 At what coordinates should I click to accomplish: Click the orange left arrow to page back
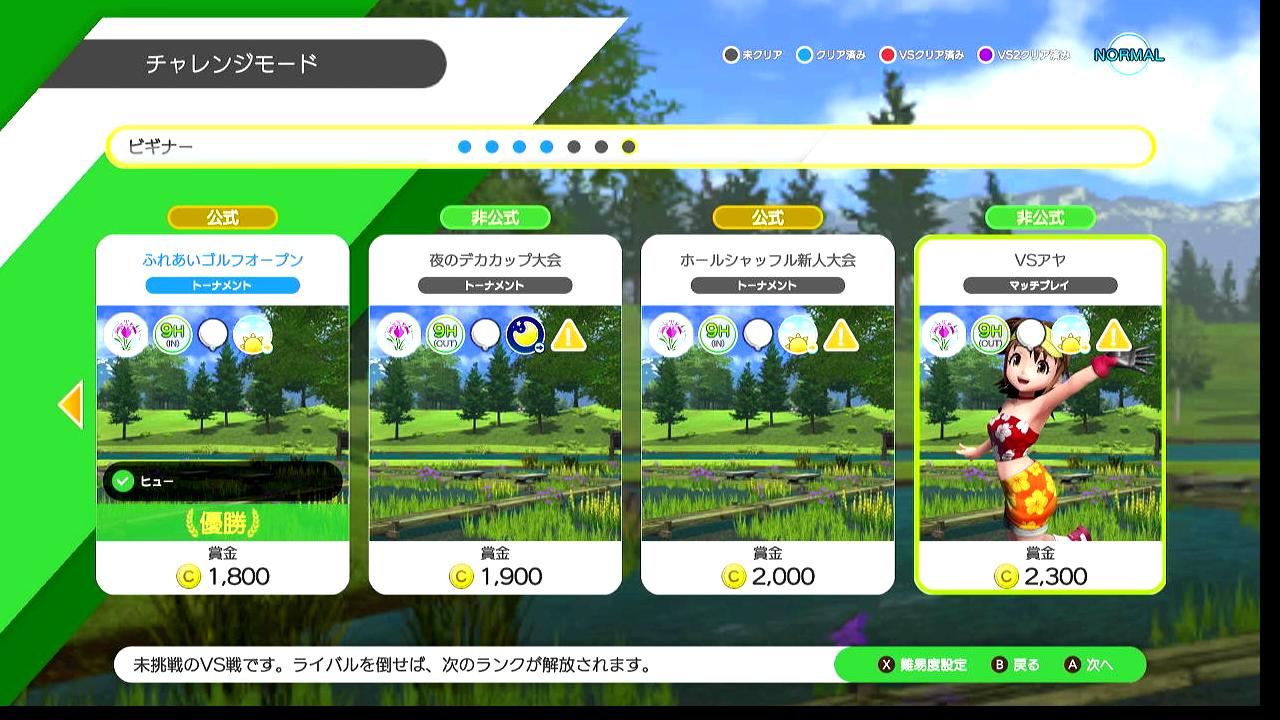[x=71, y=404]
